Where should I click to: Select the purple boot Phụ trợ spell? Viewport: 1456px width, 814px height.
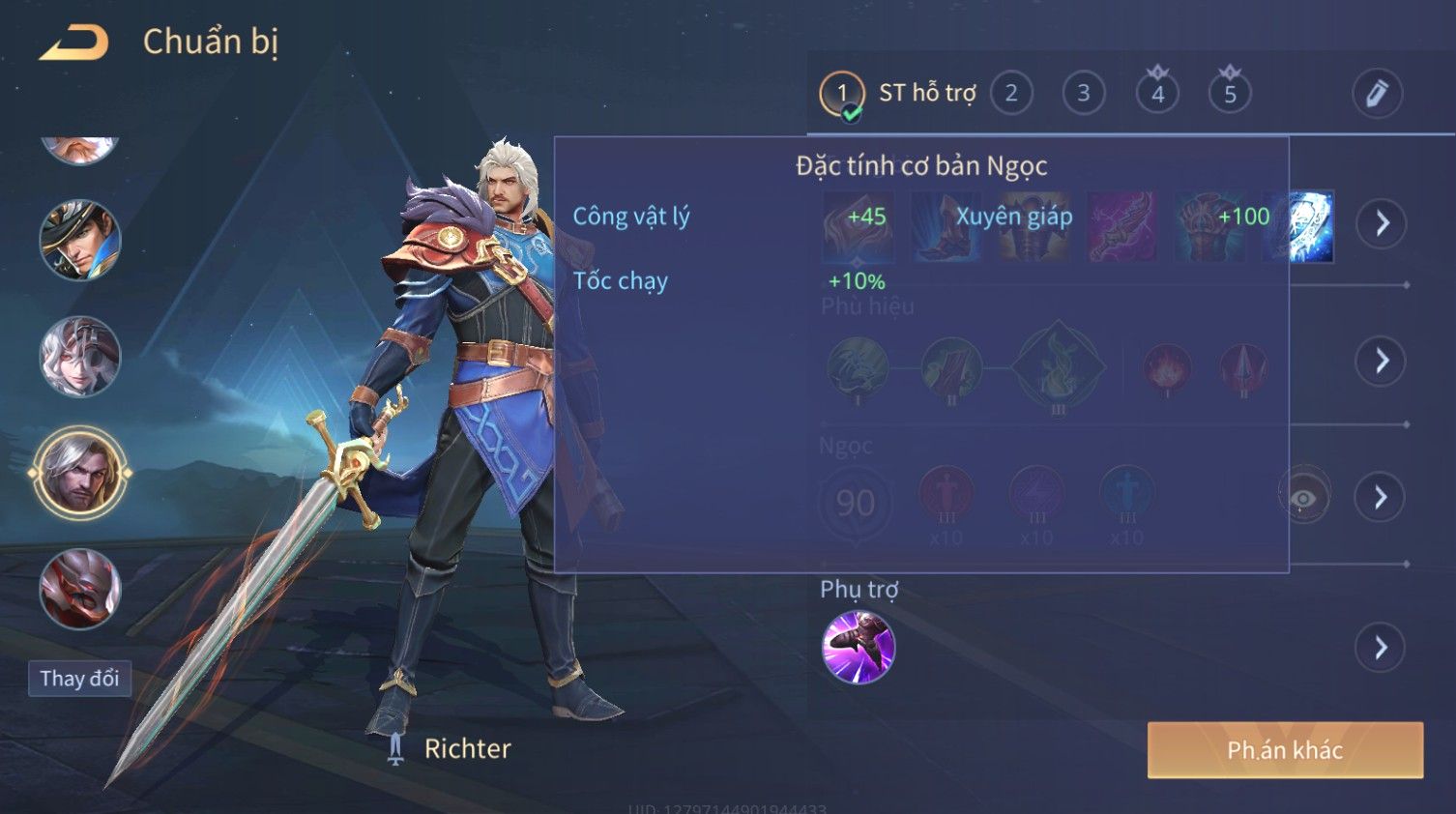pyautogui.click(x=859, y=647)
